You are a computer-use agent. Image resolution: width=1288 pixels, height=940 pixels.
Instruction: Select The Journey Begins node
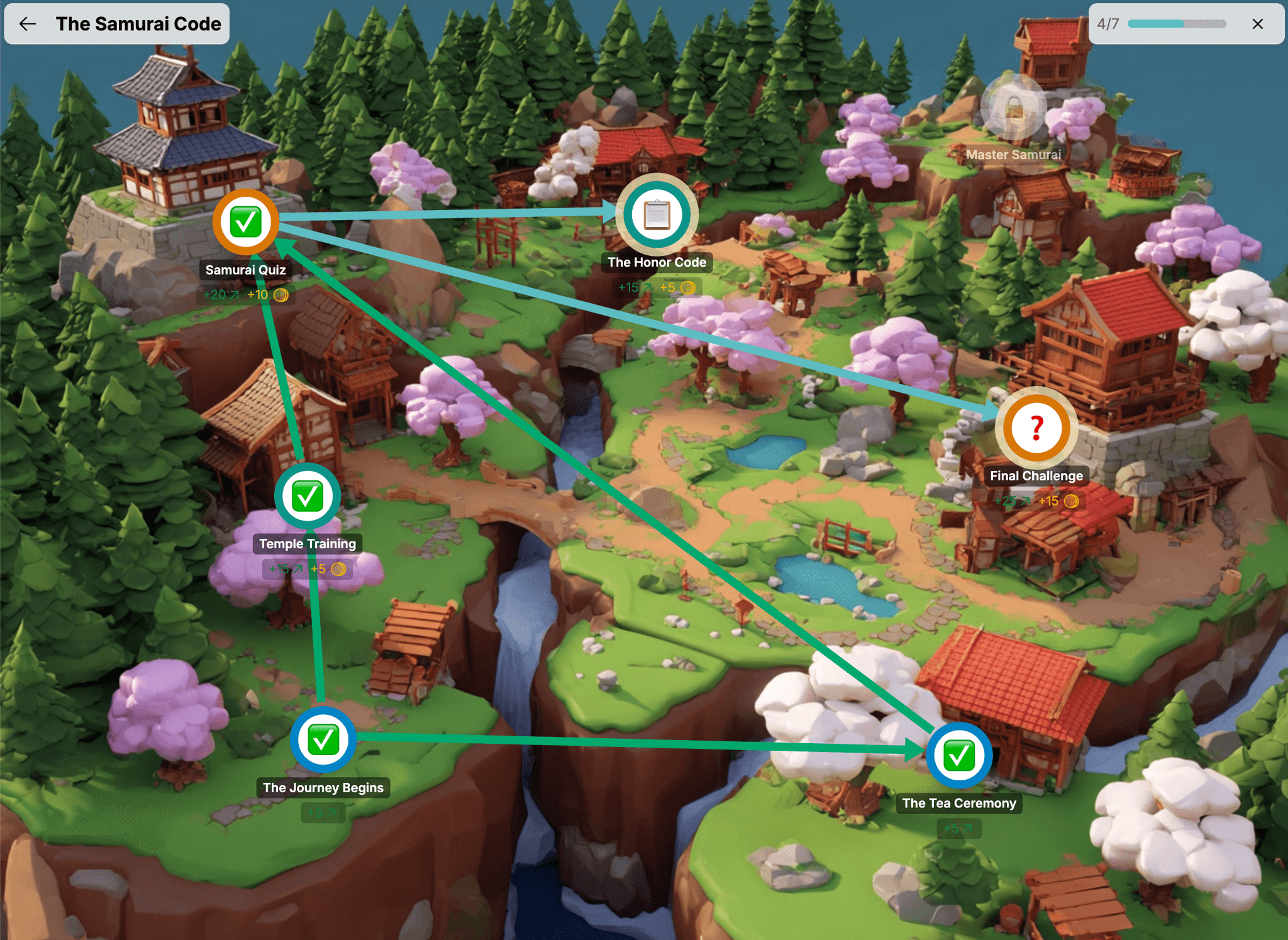coord(323,740)
